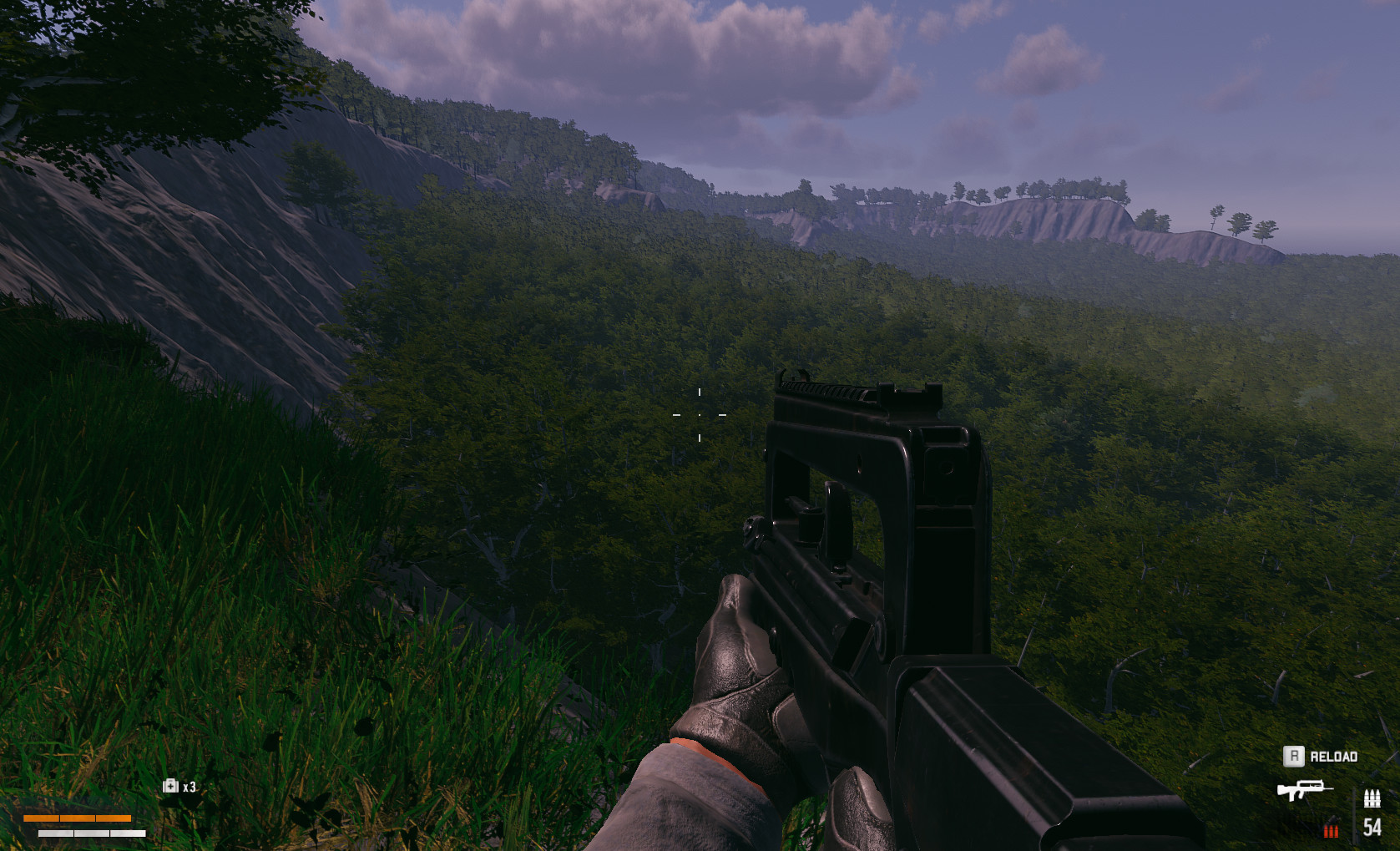Select the reserve ammo count showing 54
Screen dimensions: 1400x851
[1372, 828]
